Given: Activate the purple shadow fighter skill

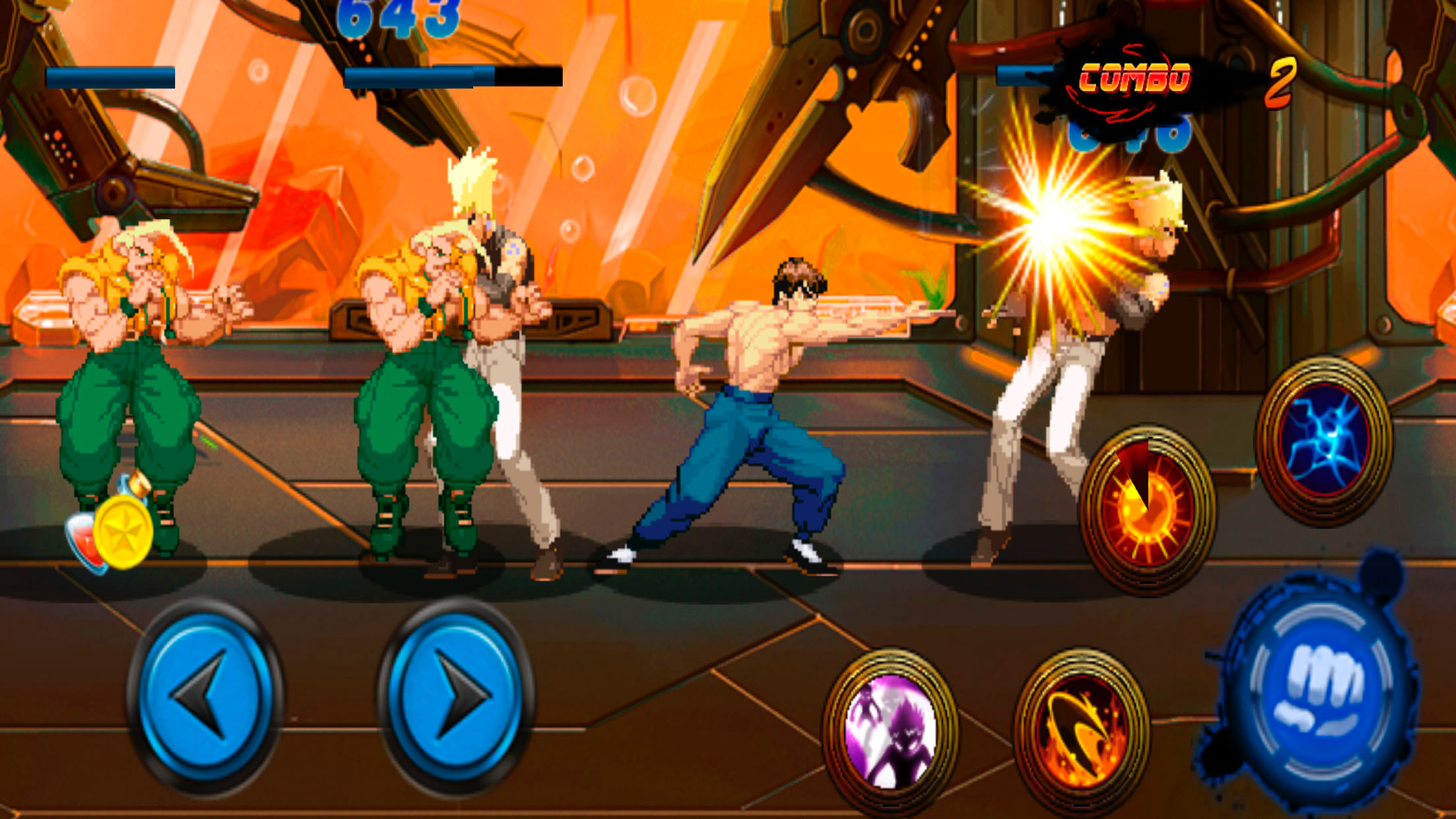Looking at the screenshot, I should pos(891,730).
